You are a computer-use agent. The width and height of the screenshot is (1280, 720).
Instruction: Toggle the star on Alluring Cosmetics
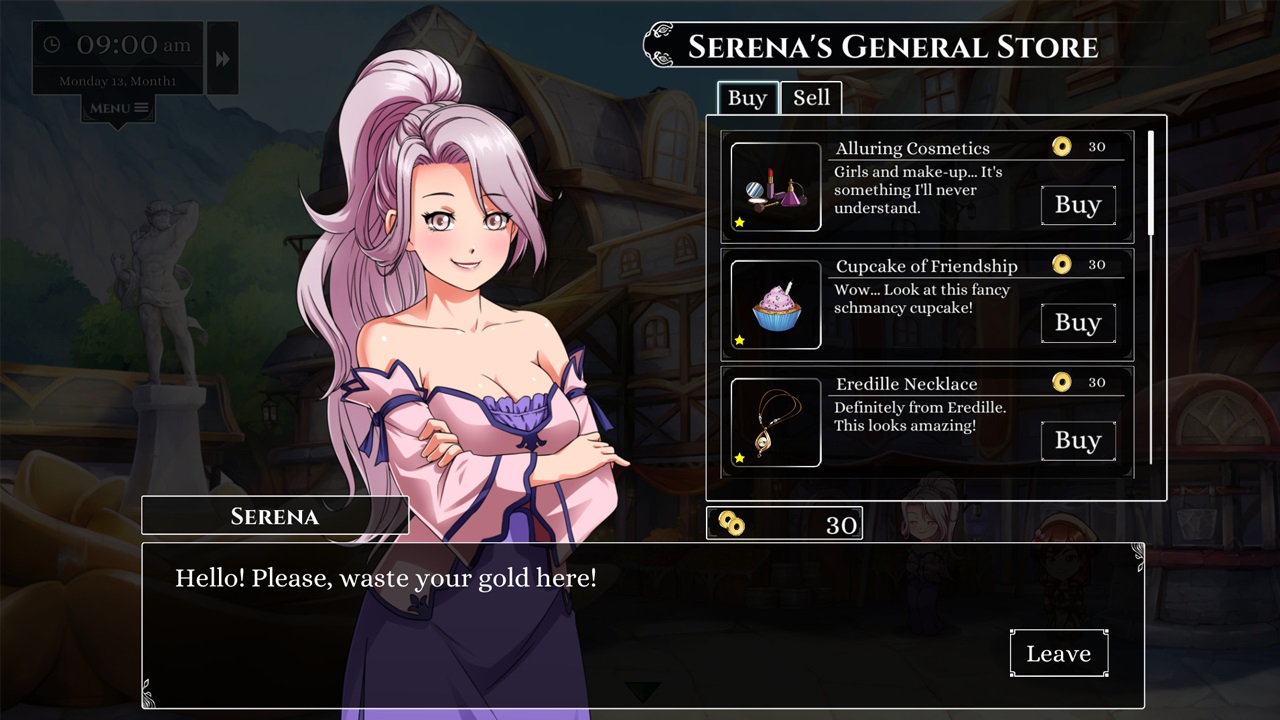pos(740,222)
